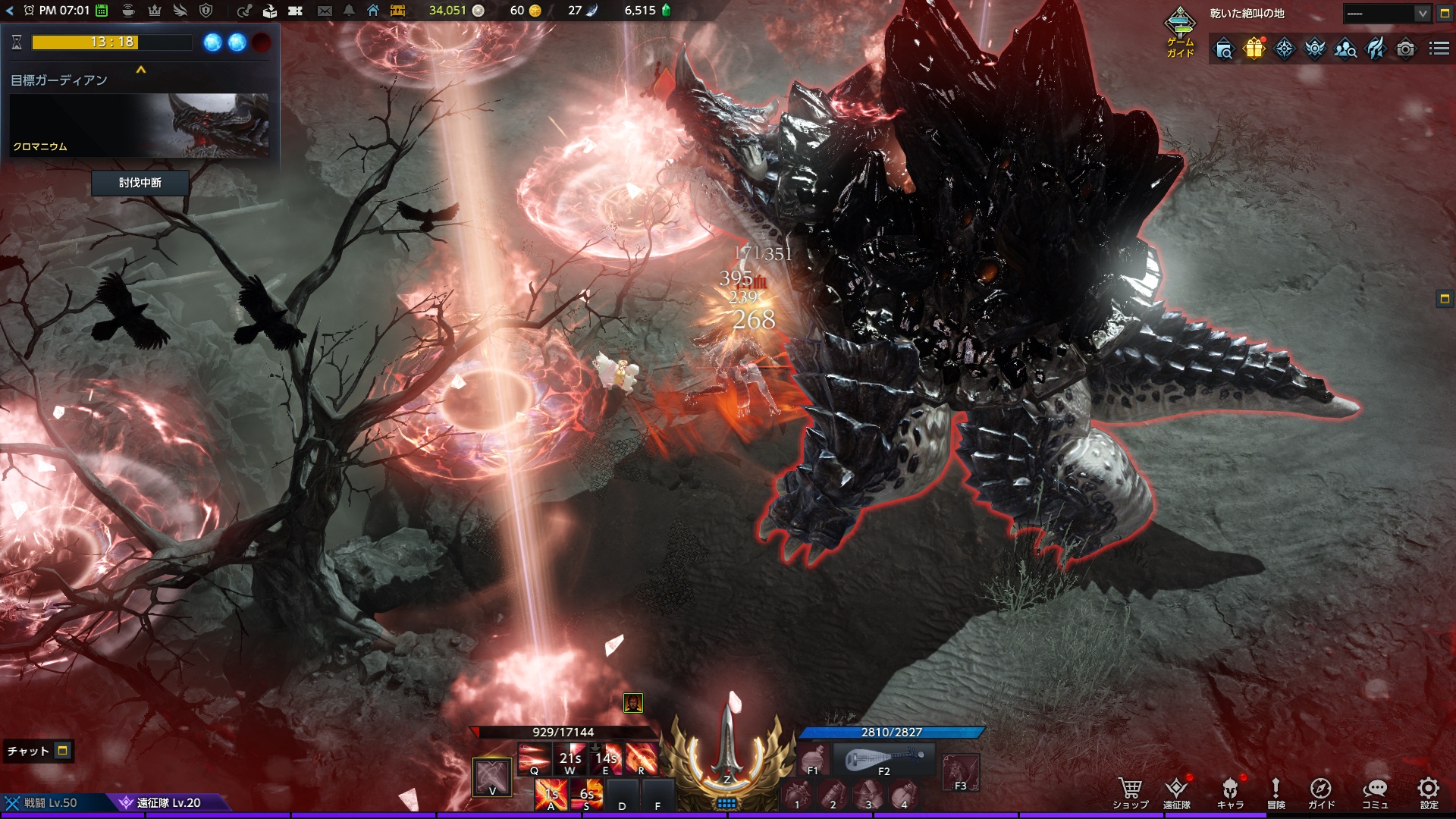Expand the チャット chat window
The height and width of the screenshot is (819, 1456).
[x=63, y=751]
